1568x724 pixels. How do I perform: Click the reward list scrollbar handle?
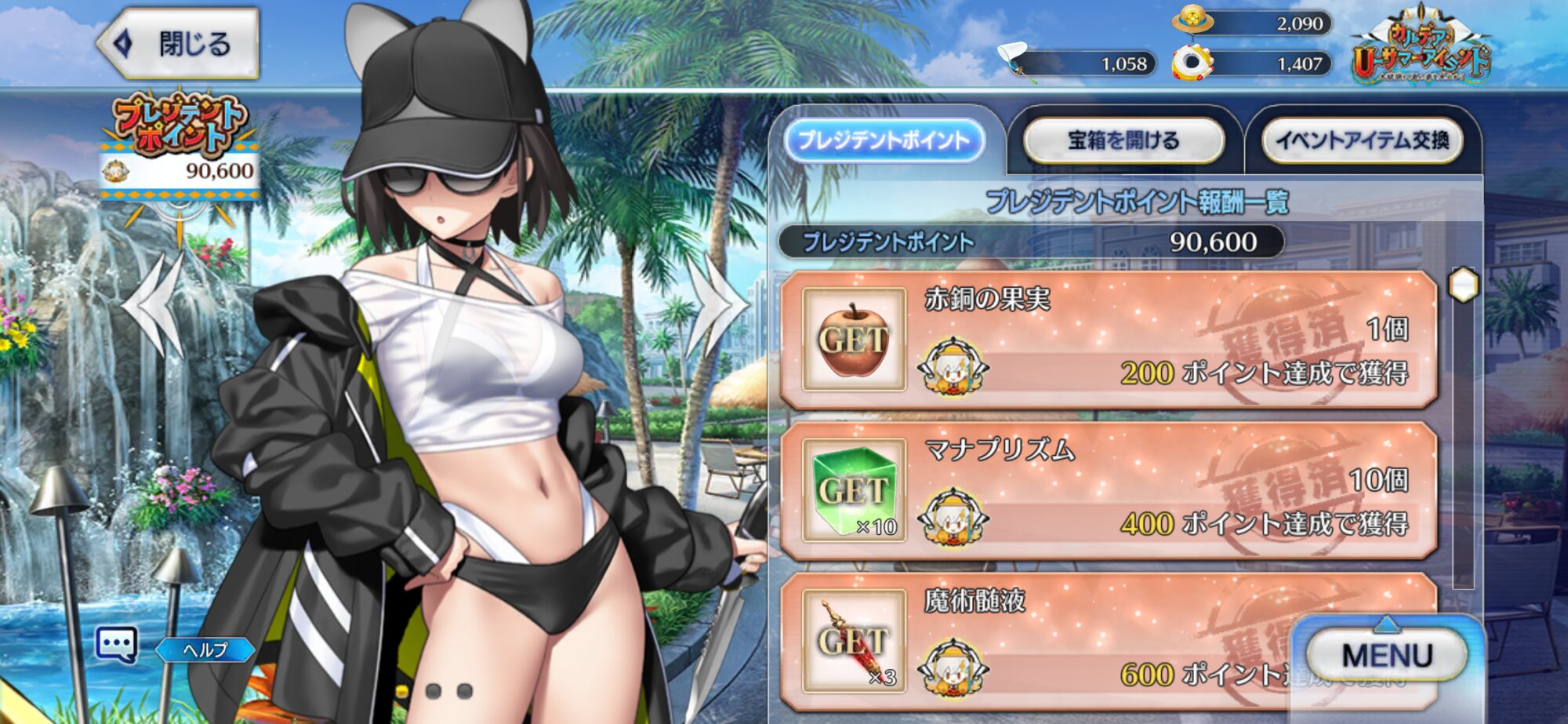(x=1463, y=285)
